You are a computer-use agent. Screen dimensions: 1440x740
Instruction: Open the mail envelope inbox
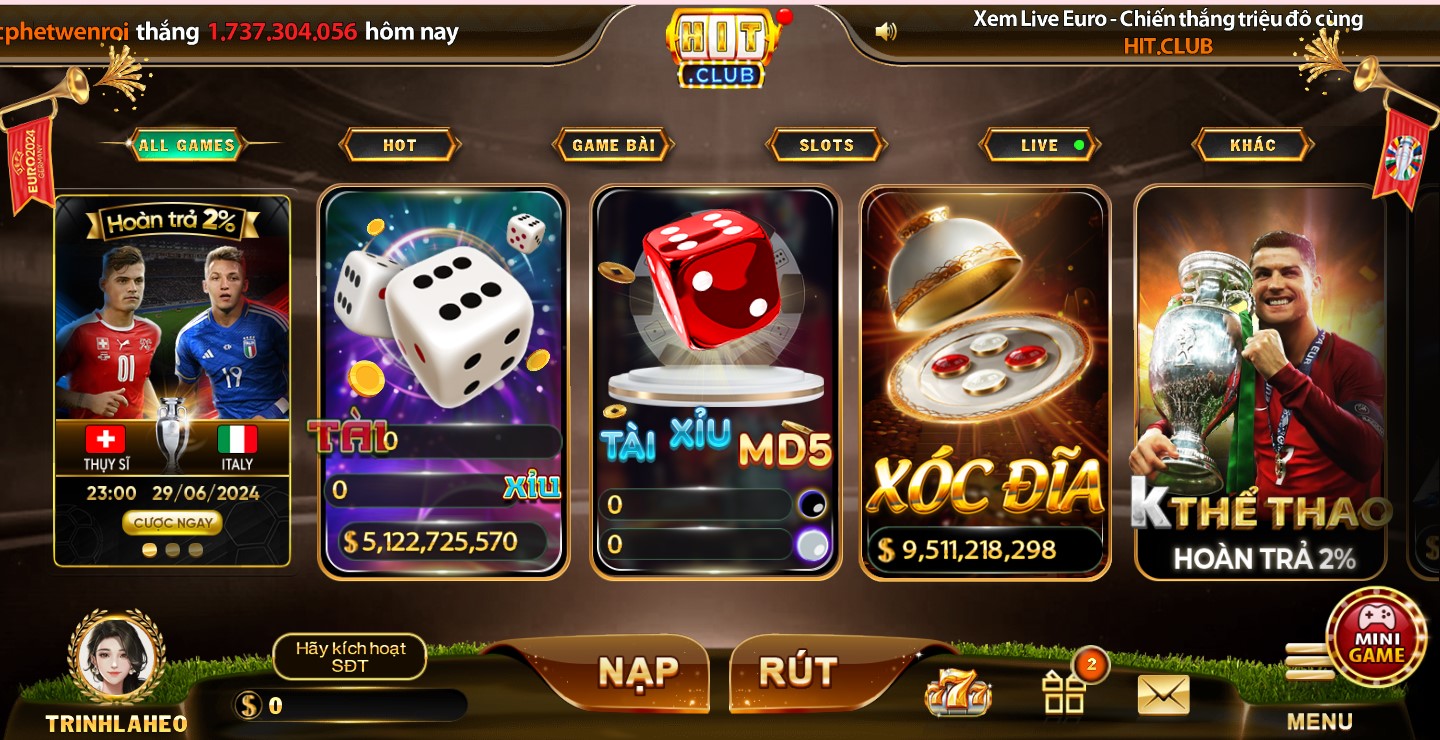[x=1162, y=692]
